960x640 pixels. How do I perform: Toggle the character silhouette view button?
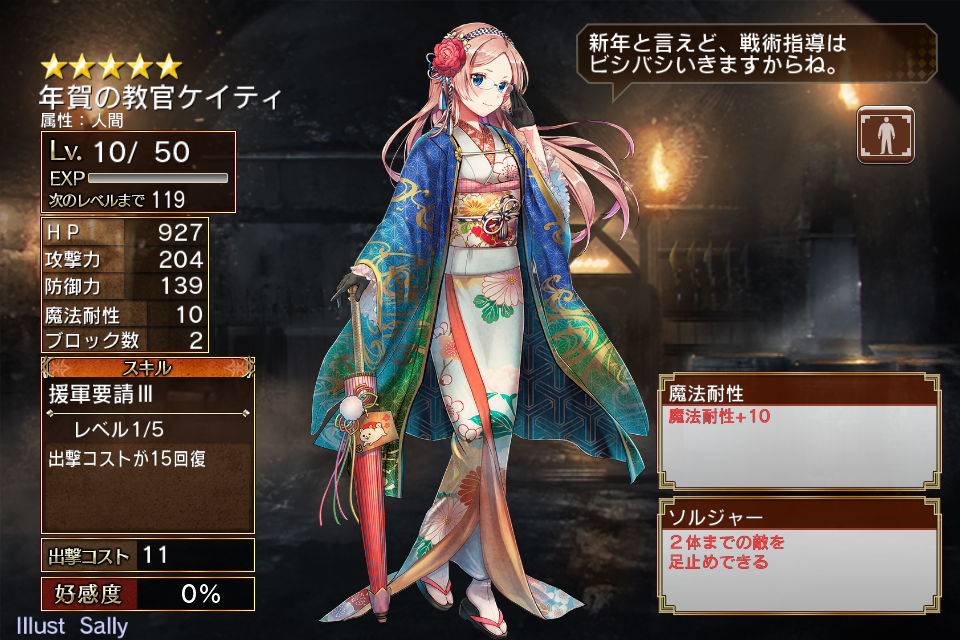click(884, 134)
